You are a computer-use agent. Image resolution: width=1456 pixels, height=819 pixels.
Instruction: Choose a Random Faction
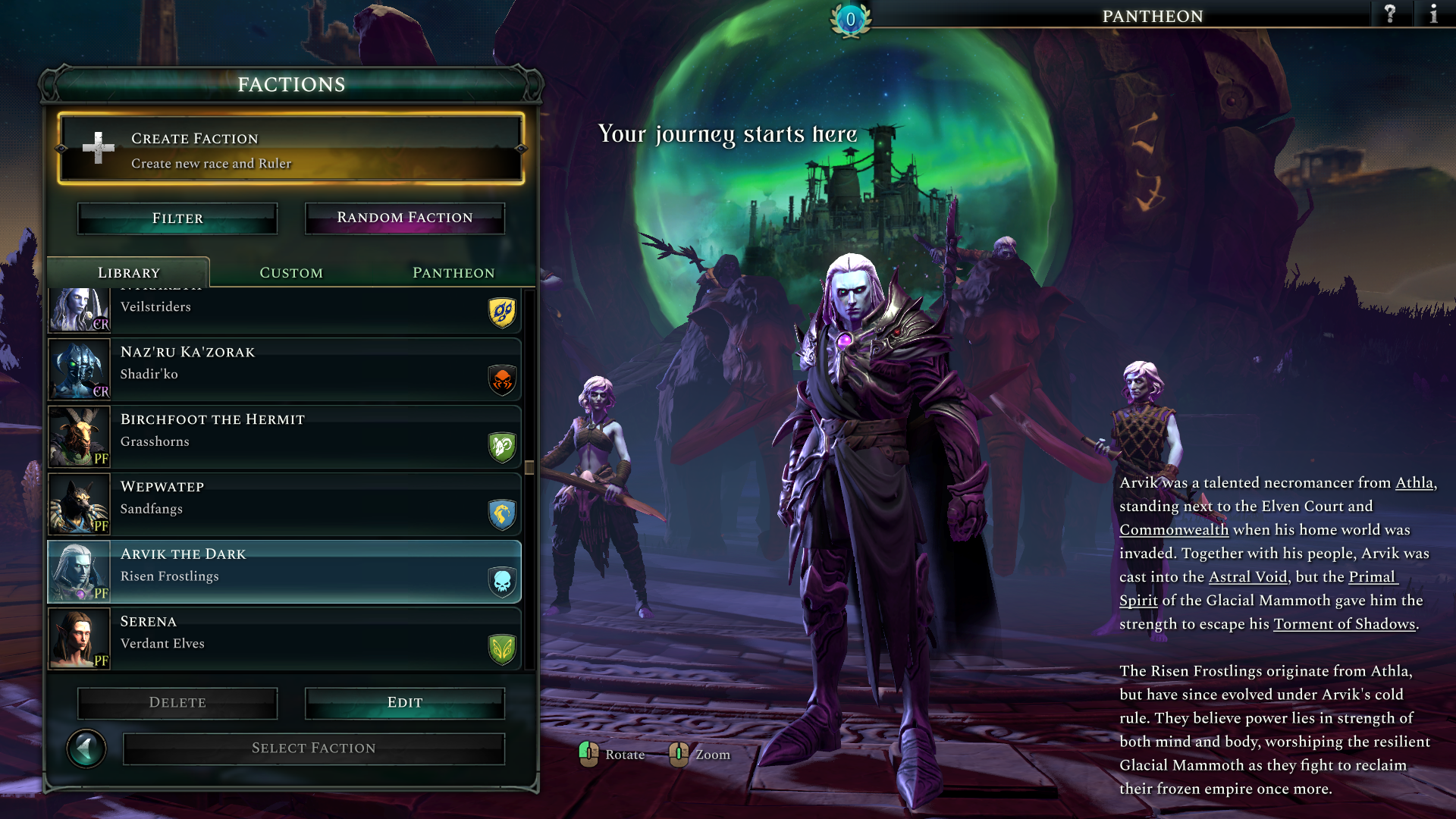pos(404,218)
